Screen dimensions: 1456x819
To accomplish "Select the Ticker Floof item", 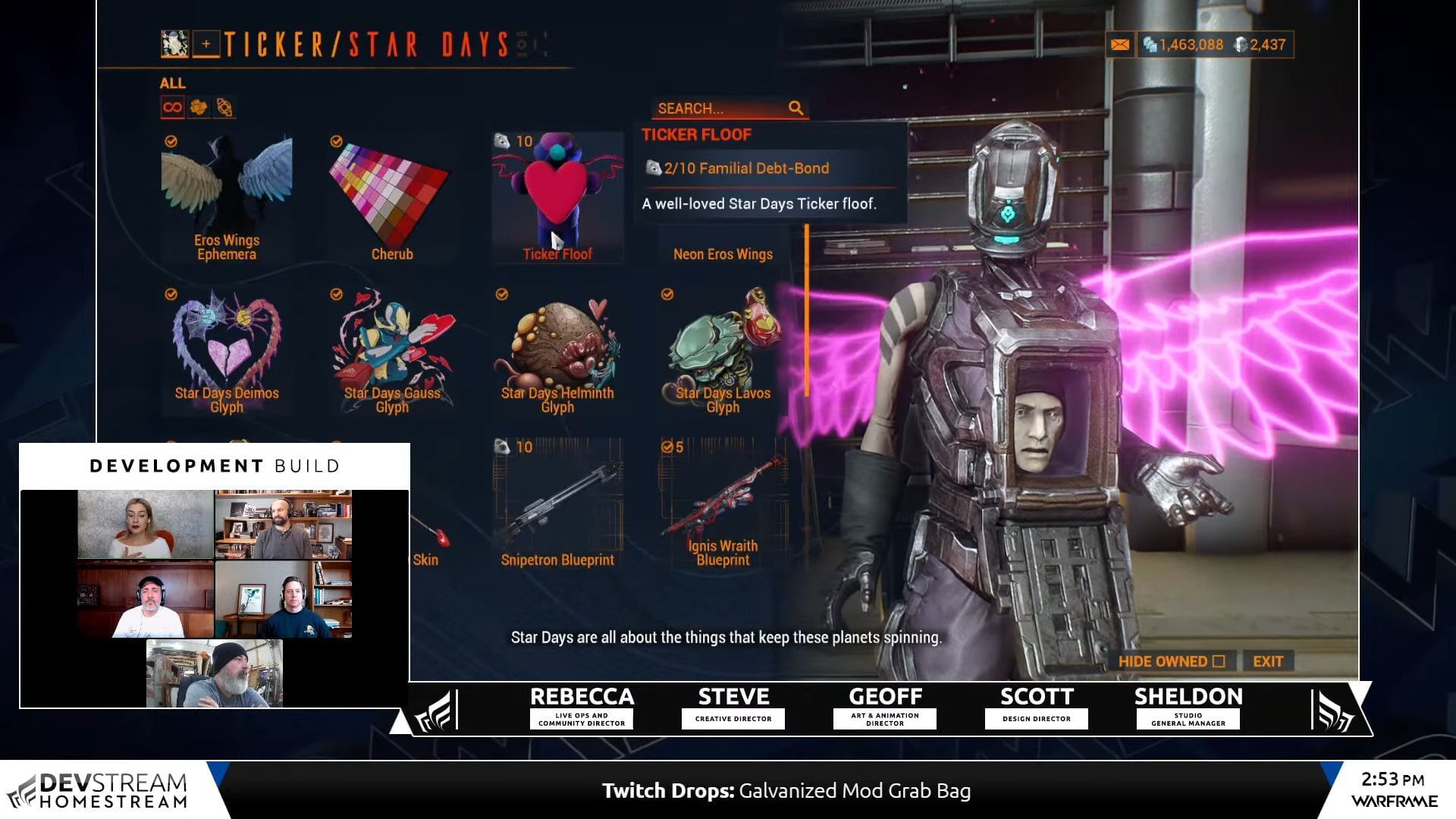I will click(557, 197).
